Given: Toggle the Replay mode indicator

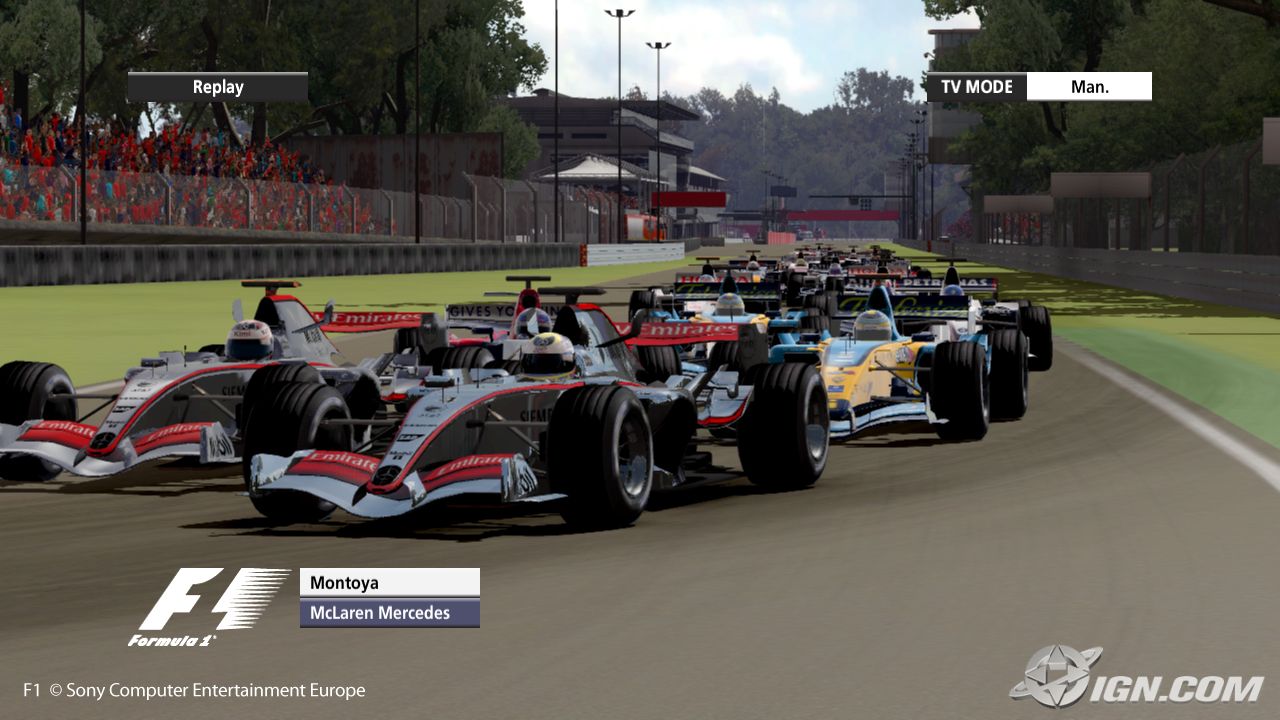Looking at the screenshot, I should coord(216,86).
